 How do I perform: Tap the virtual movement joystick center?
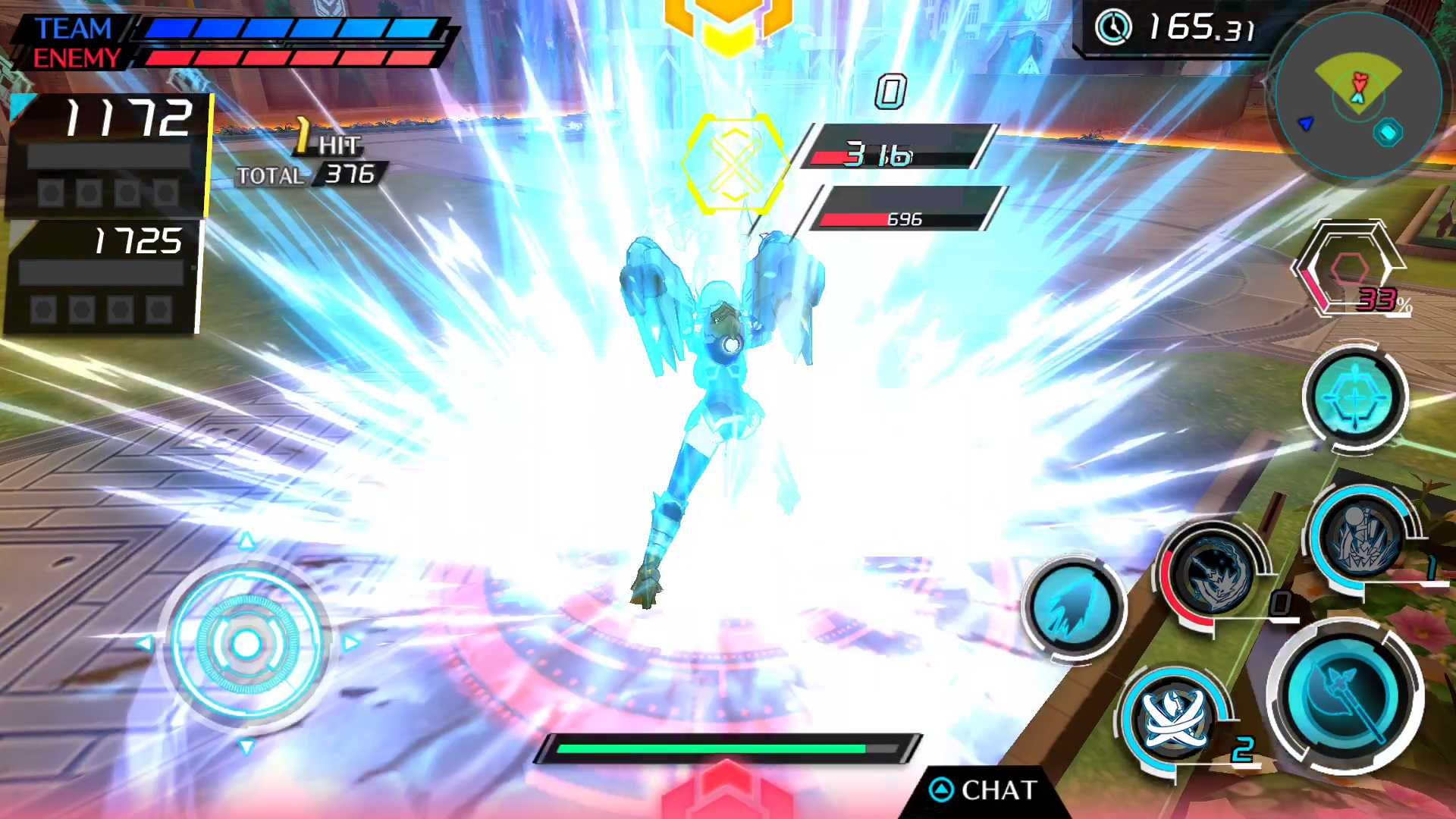tap(246, 645)
